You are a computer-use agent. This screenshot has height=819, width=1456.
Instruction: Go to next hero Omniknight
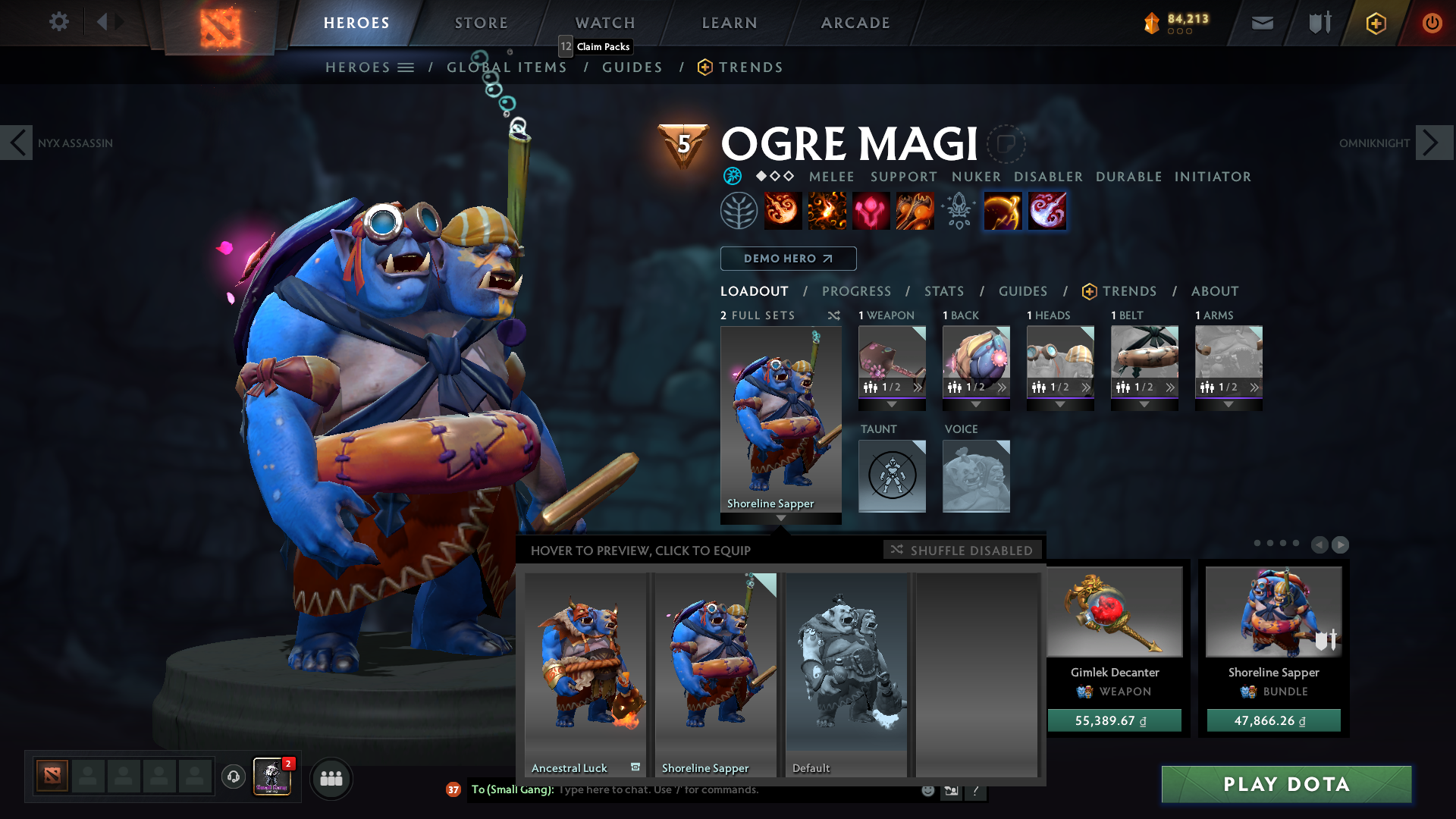pos(1433,143)
